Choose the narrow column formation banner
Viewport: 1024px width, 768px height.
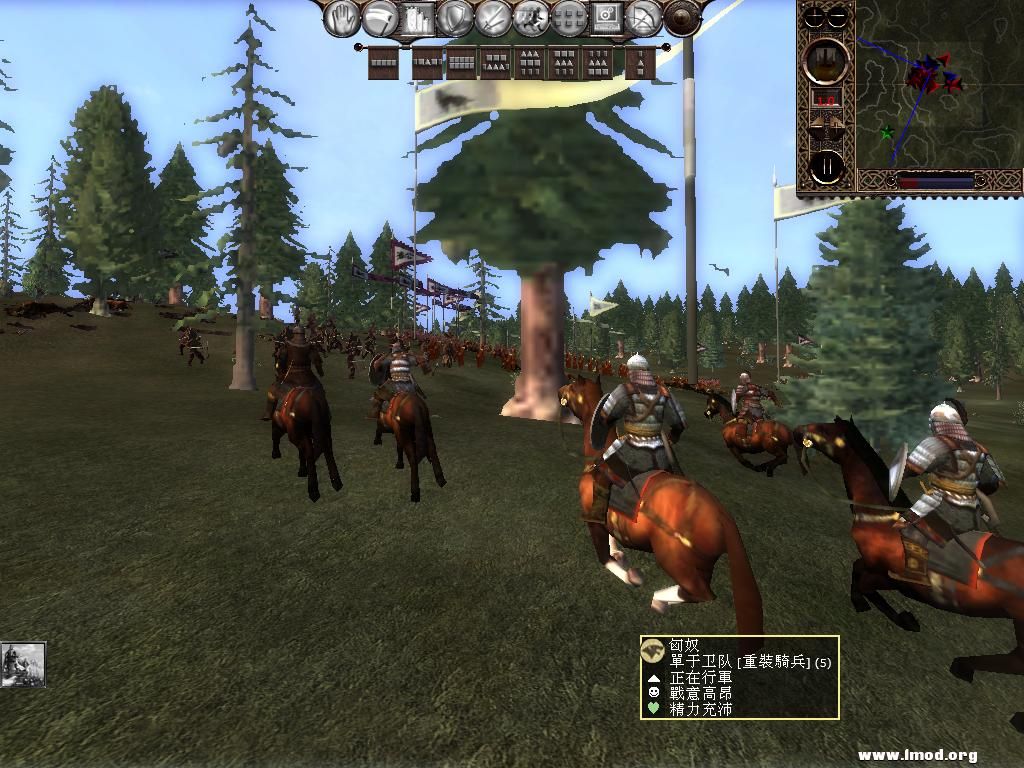(x=640, y=63)
